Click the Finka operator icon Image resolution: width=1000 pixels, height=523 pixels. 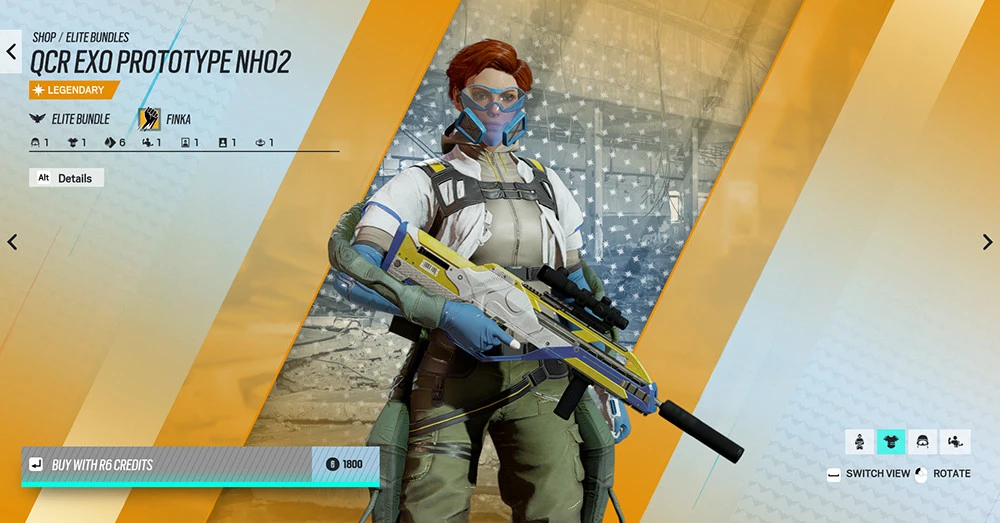pyautogui.click(x=150, y=119)
